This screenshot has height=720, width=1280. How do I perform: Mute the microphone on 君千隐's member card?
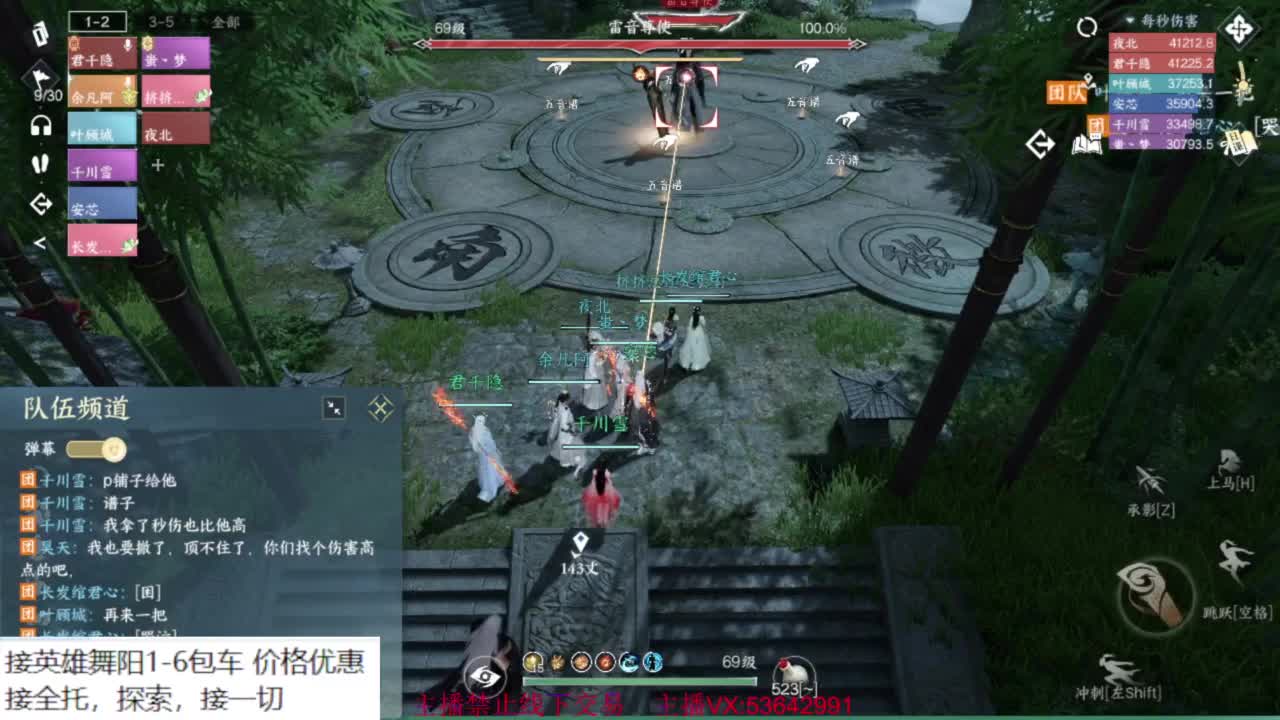pyautogui.click(x=126, y=46)
